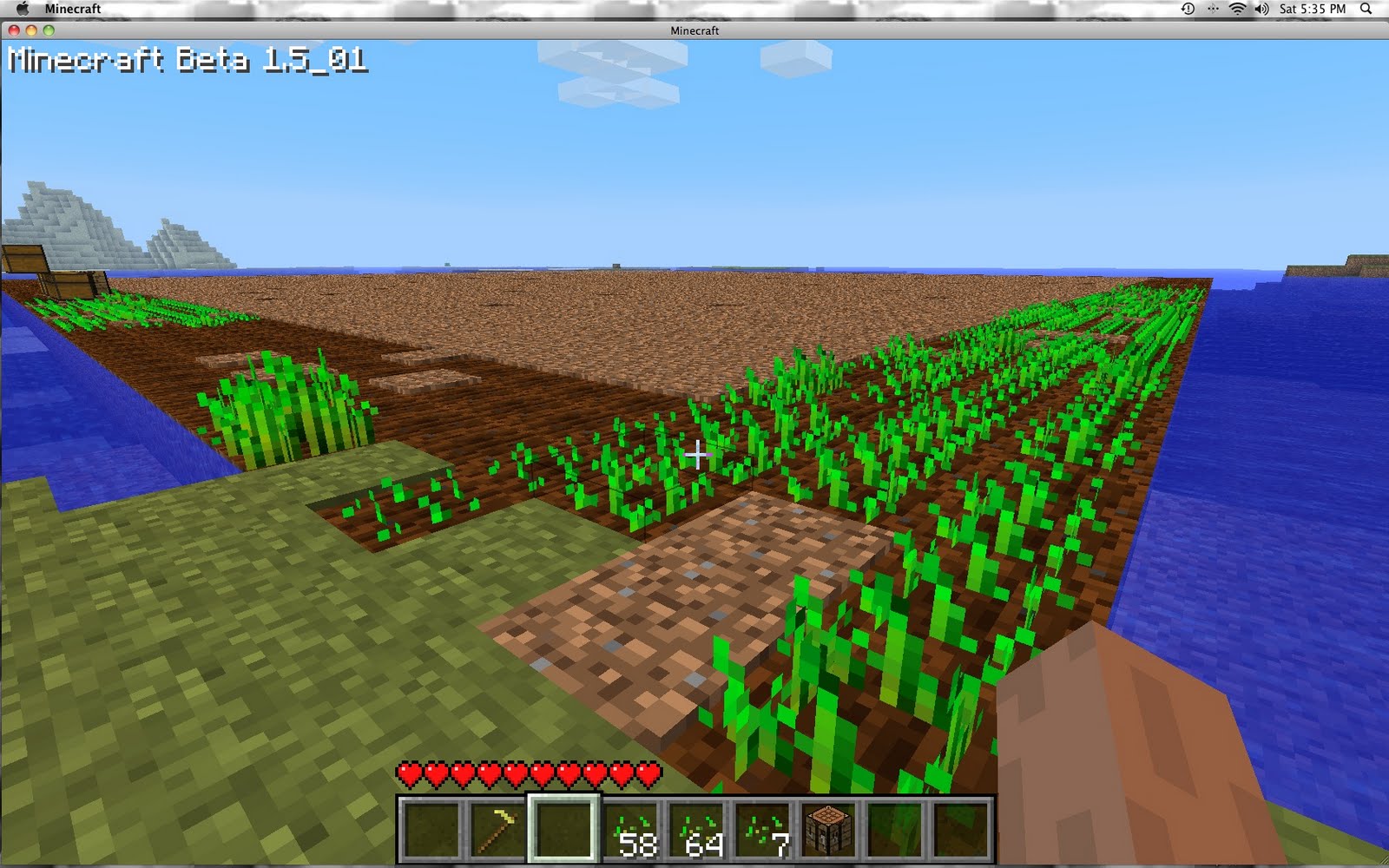Click the currently highlighted empty hotbar slot
This screenshot has width=1389, height=868.
click(566, 829)
